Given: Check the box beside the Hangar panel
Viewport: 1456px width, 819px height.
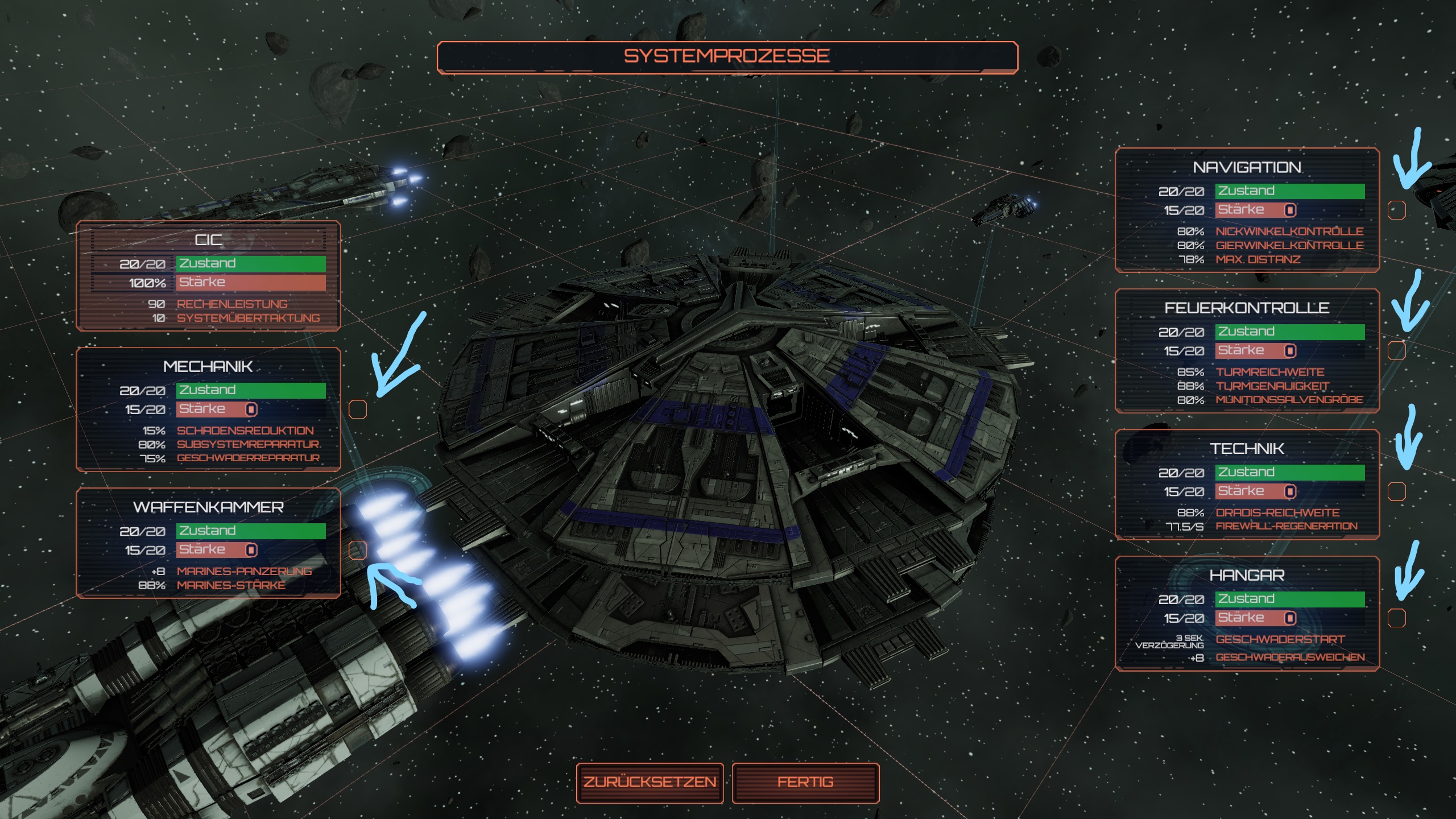Looking at the screenshot, I should tap(1397, 618).
